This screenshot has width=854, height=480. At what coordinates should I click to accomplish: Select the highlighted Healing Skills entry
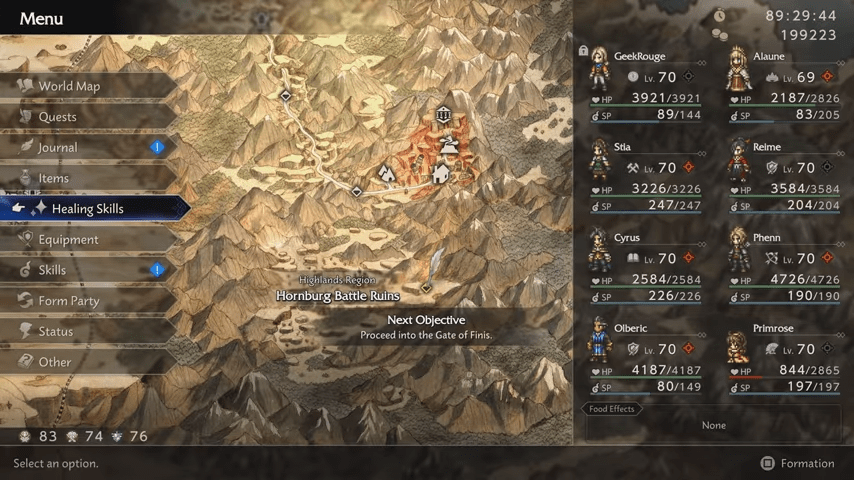(88, 209)
